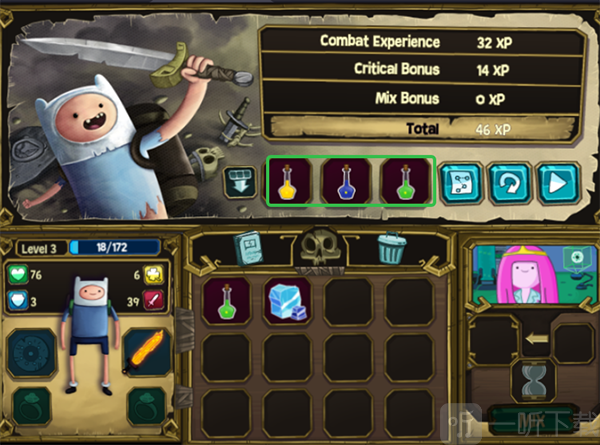Select the yellow potion reward
The image size is (600, 445).
point(288,181)
